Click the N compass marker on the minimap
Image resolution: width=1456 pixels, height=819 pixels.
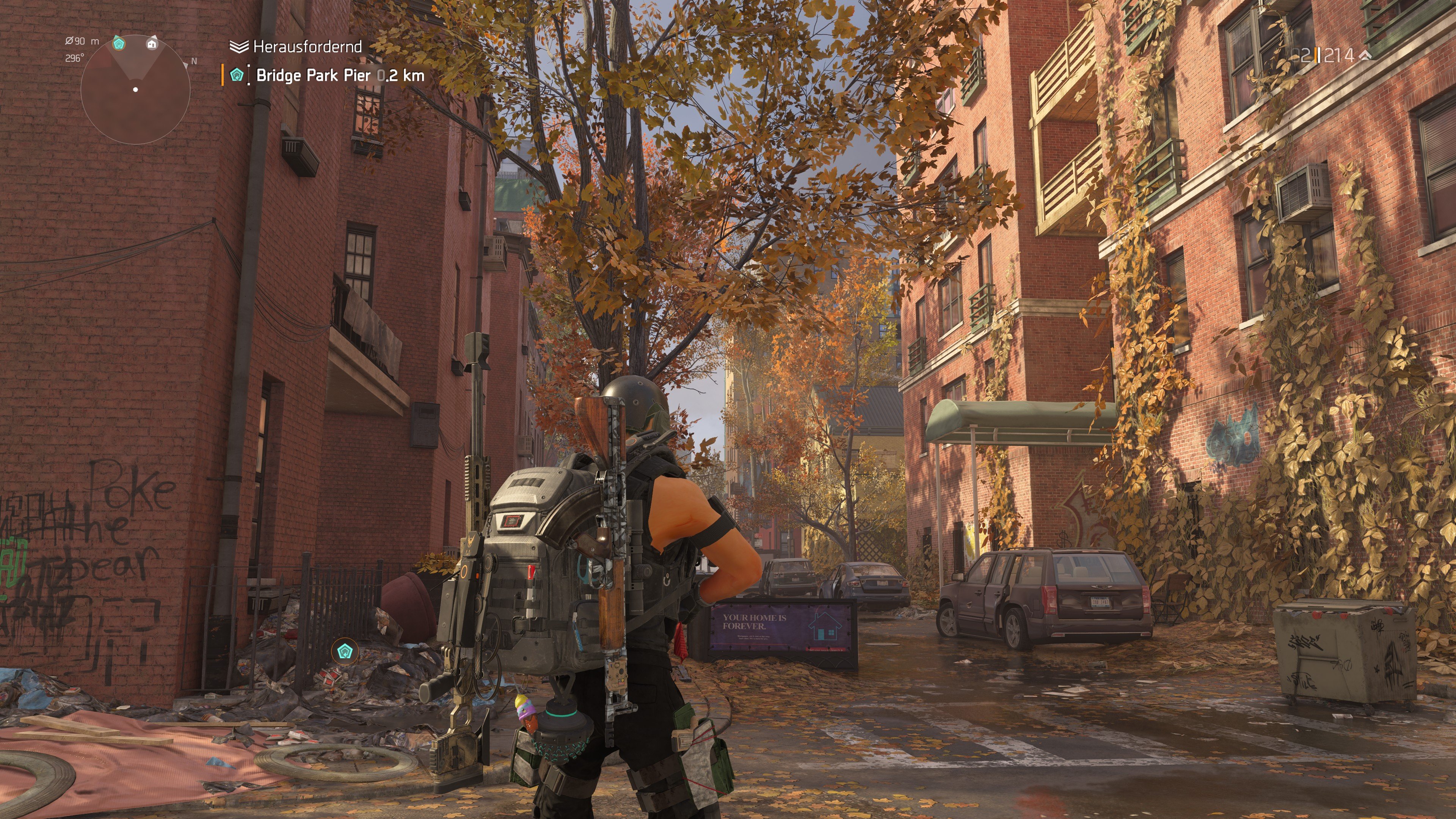coord(194,61)
